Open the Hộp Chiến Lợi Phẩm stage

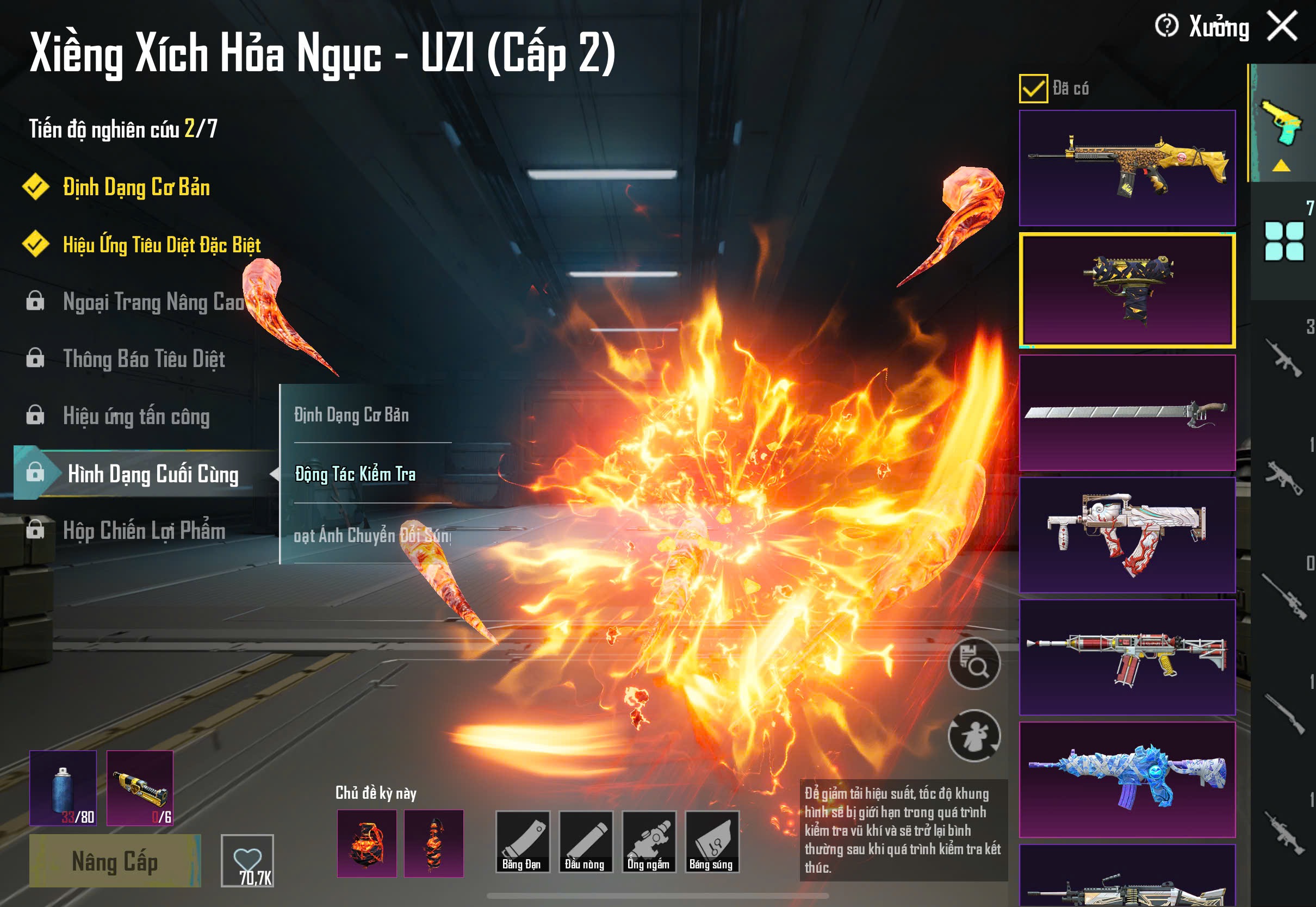coord(144,531)
